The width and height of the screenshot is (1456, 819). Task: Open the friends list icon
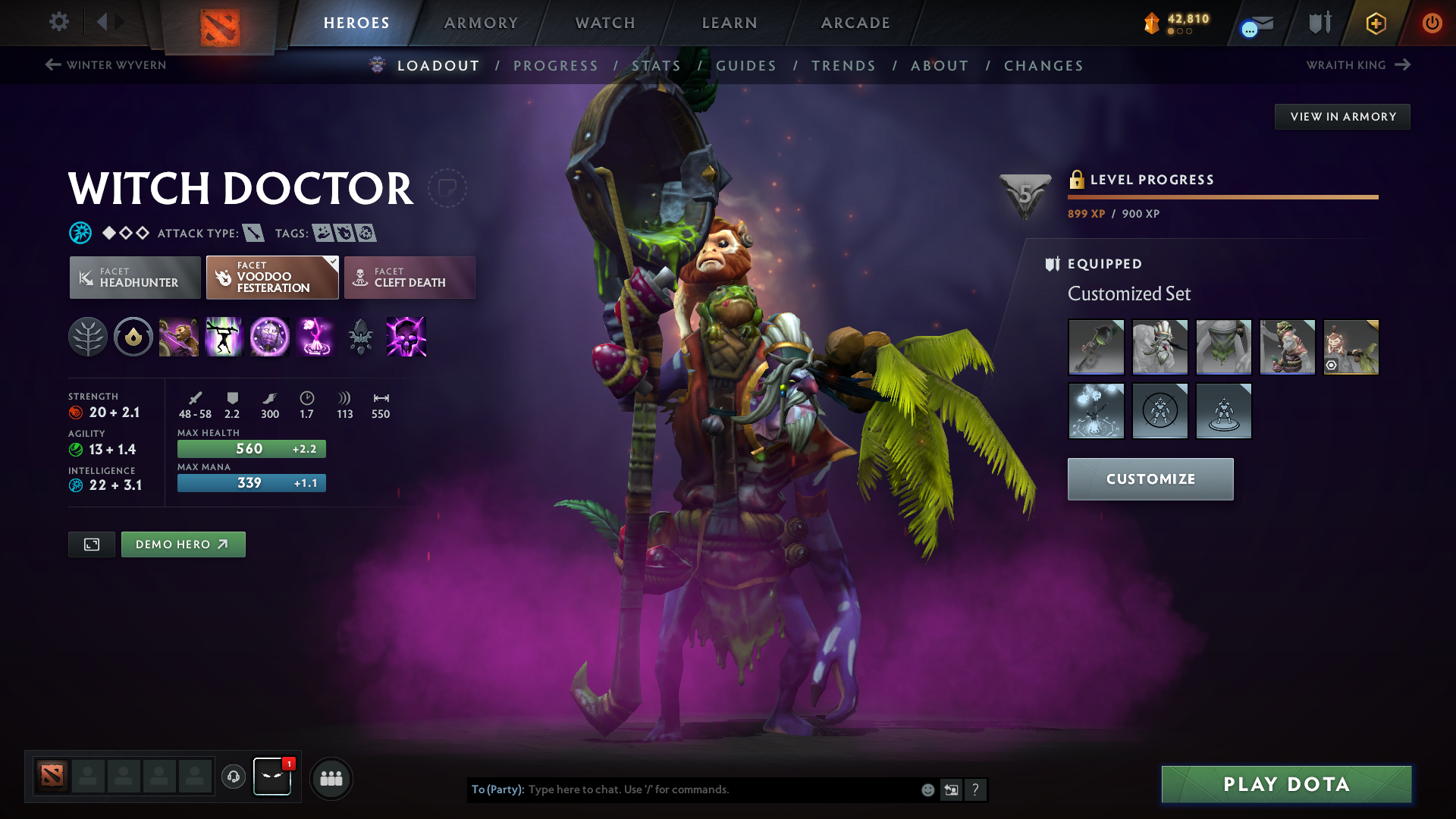click(x=331, y=779)
